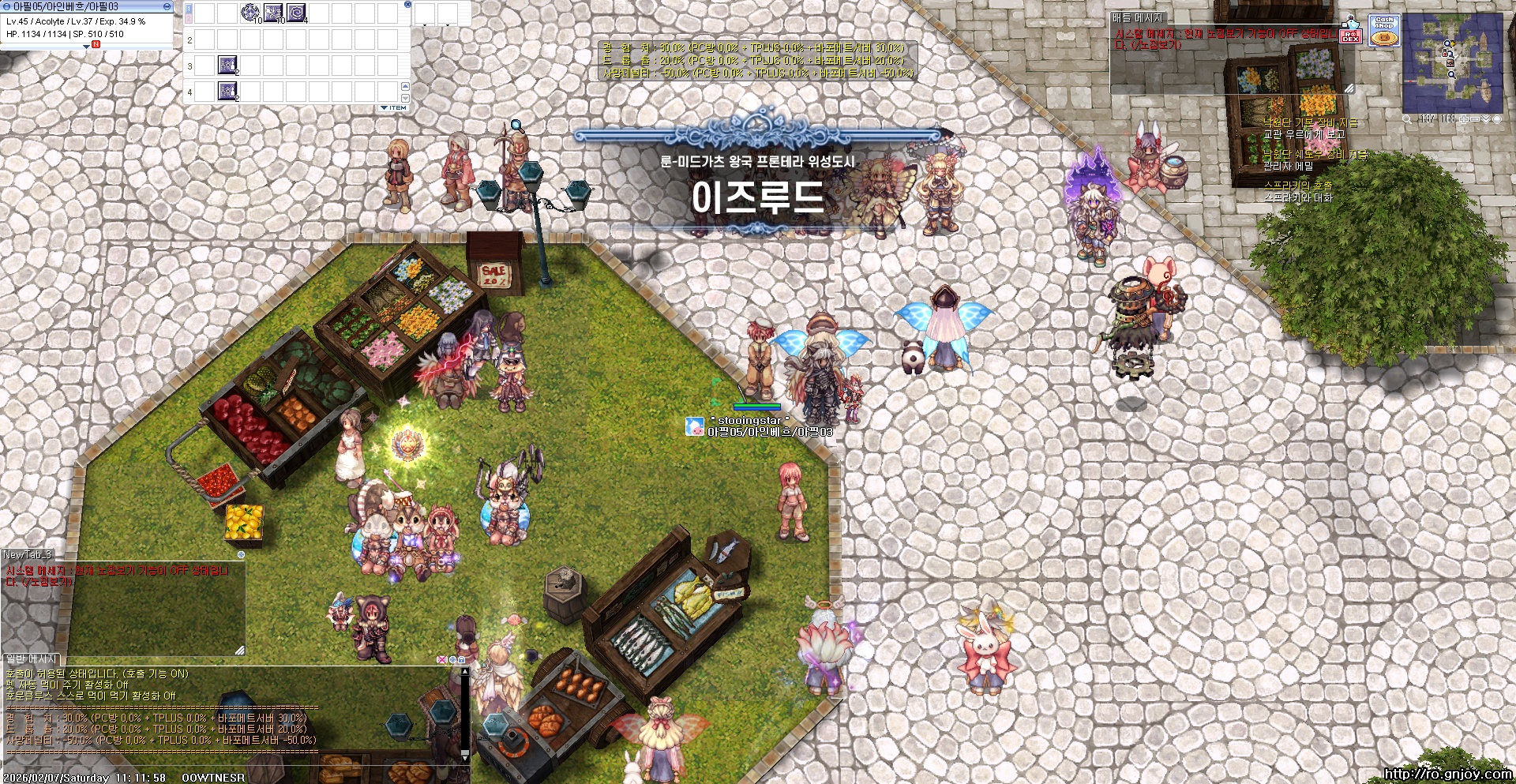Click the red N notification icon on the status window
Viewport: 1516px width, 784px height.
(x=96, y=44)
